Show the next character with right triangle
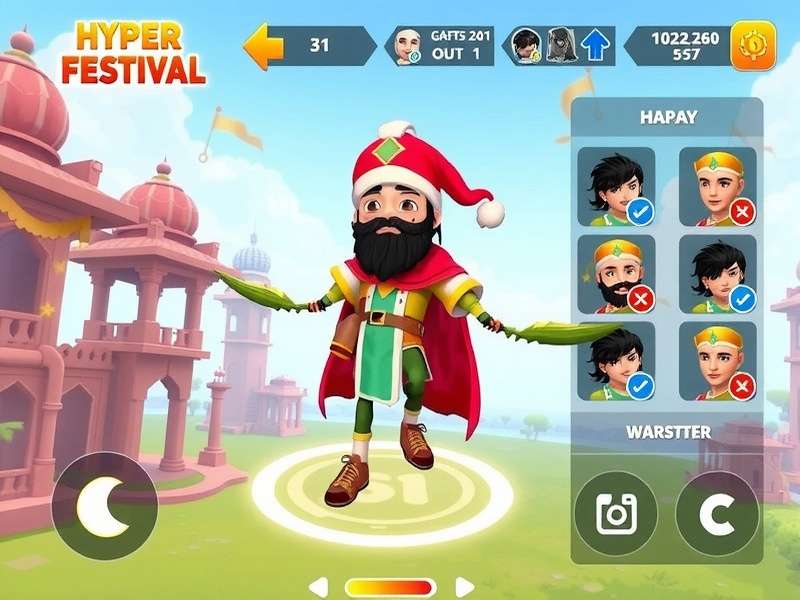 [464, 587]
